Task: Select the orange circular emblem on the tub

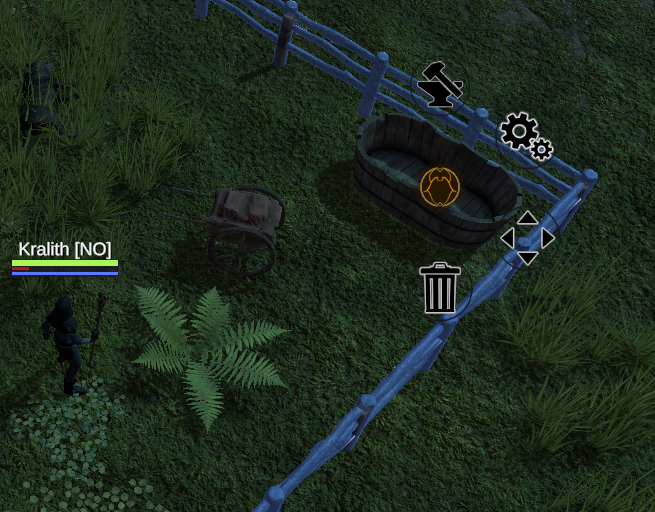Action: (x=440, y=187)
